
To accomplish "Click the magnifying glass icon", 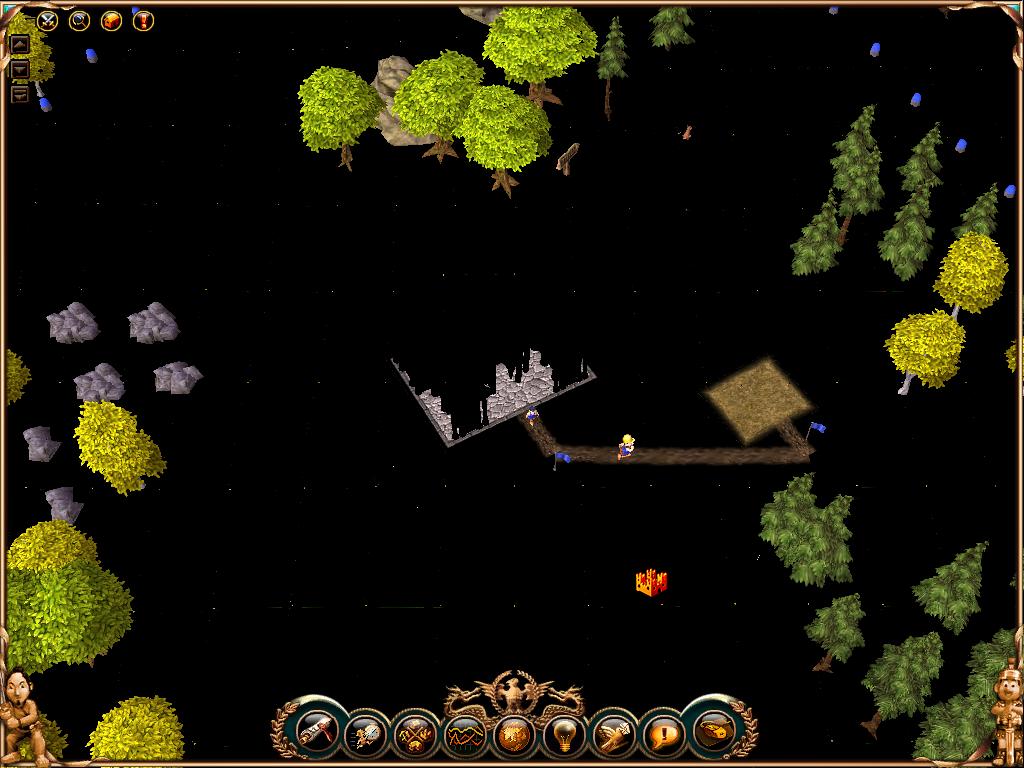I will tap(79, 20).
